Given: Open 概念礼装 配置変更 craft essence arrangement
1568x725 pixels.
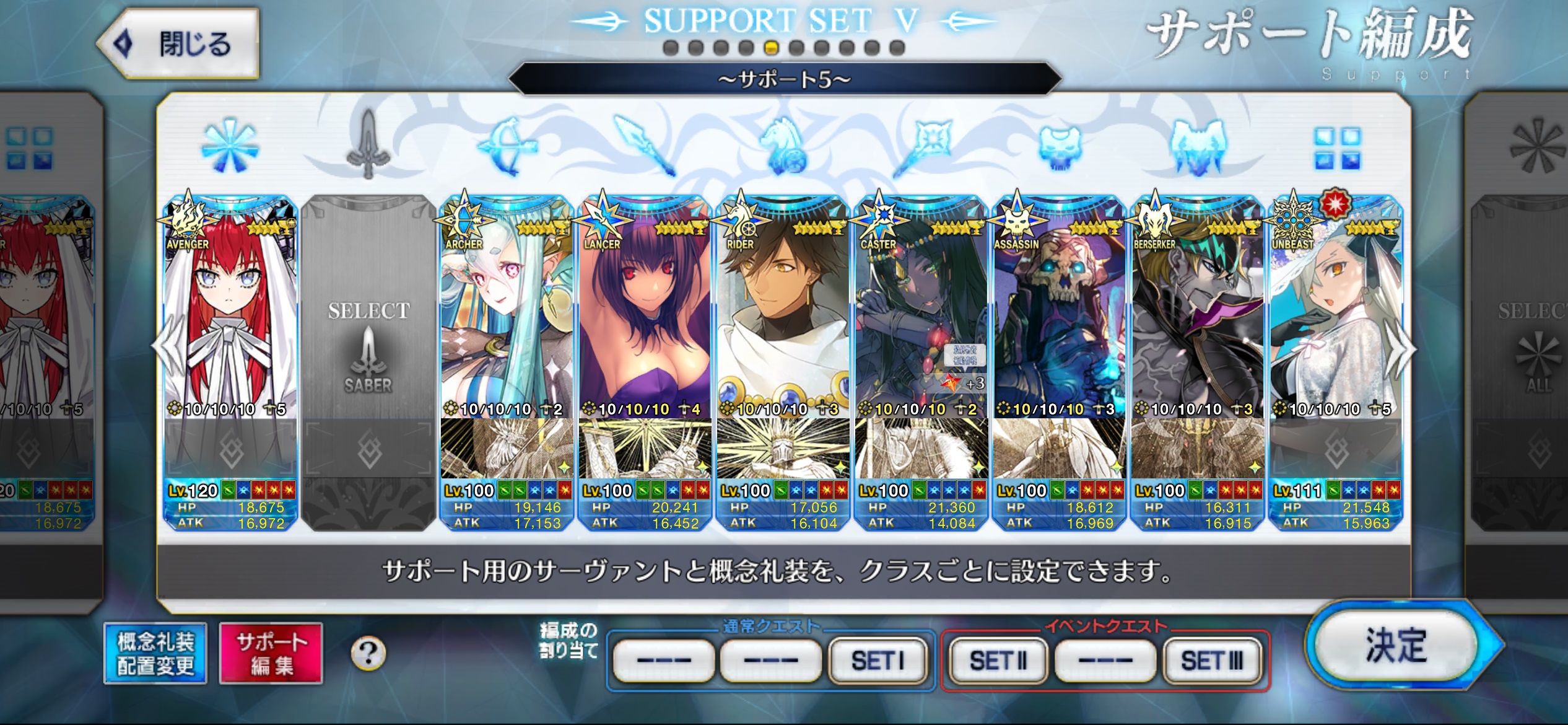Looking at the screenshot, I should point(155,654).
